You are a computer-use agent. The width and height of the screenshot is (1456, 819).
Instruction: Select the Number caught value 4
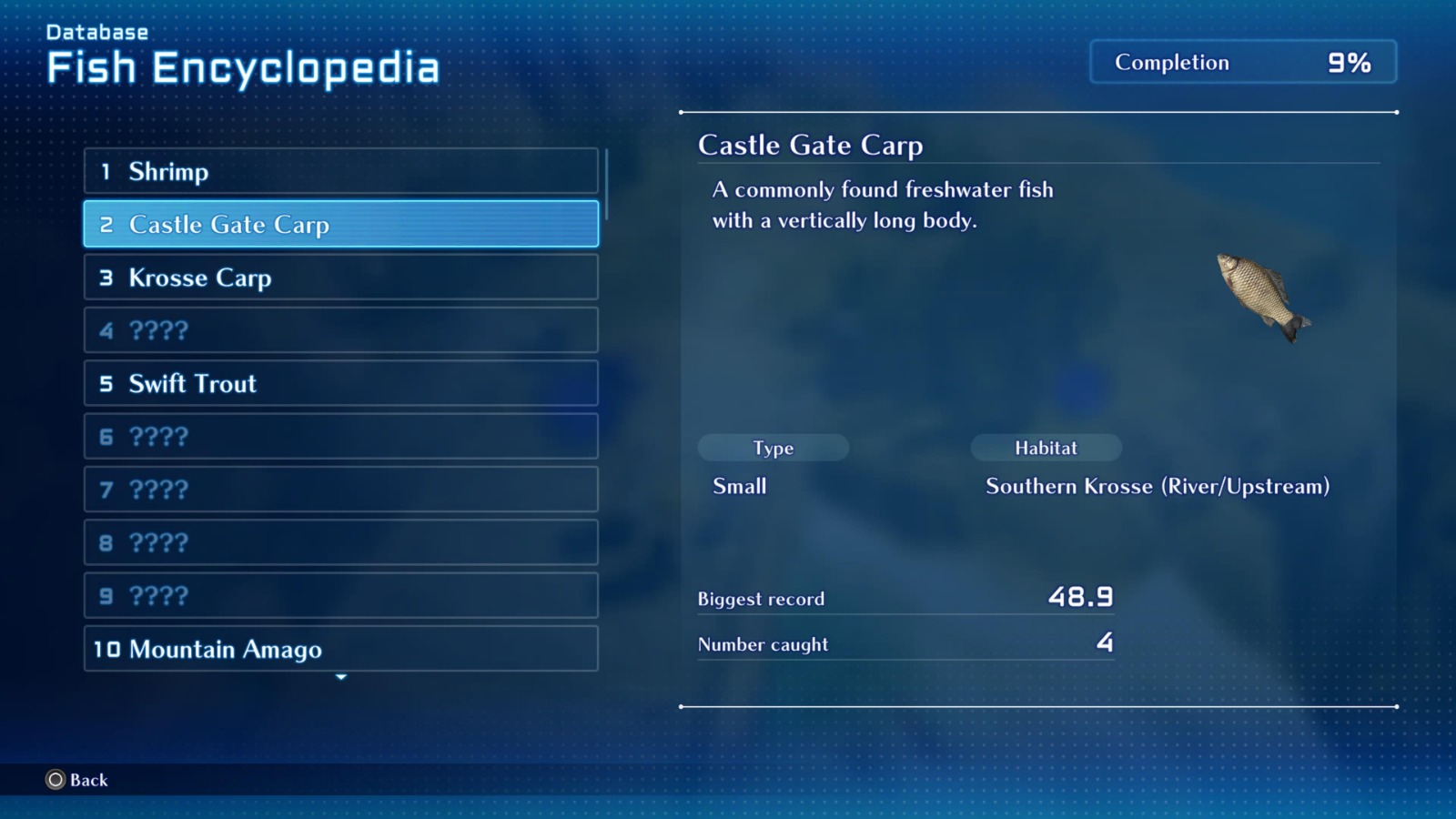tap(1104, 642)
